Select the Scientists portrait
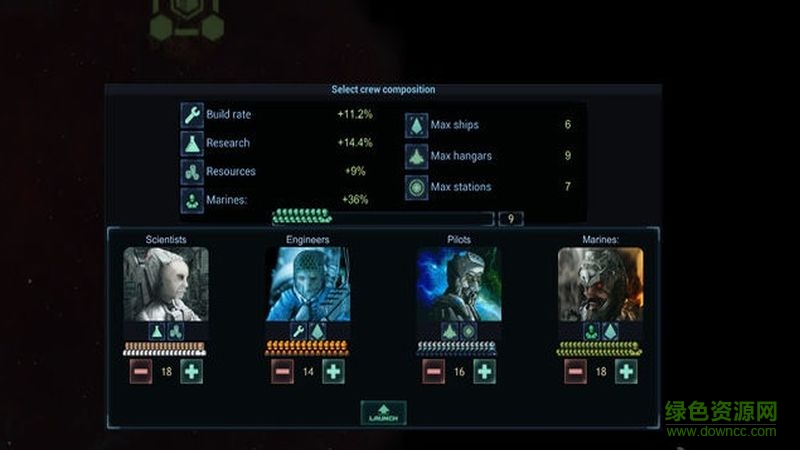The height and width of the screenshot is (450, 800). coord(166,284)
